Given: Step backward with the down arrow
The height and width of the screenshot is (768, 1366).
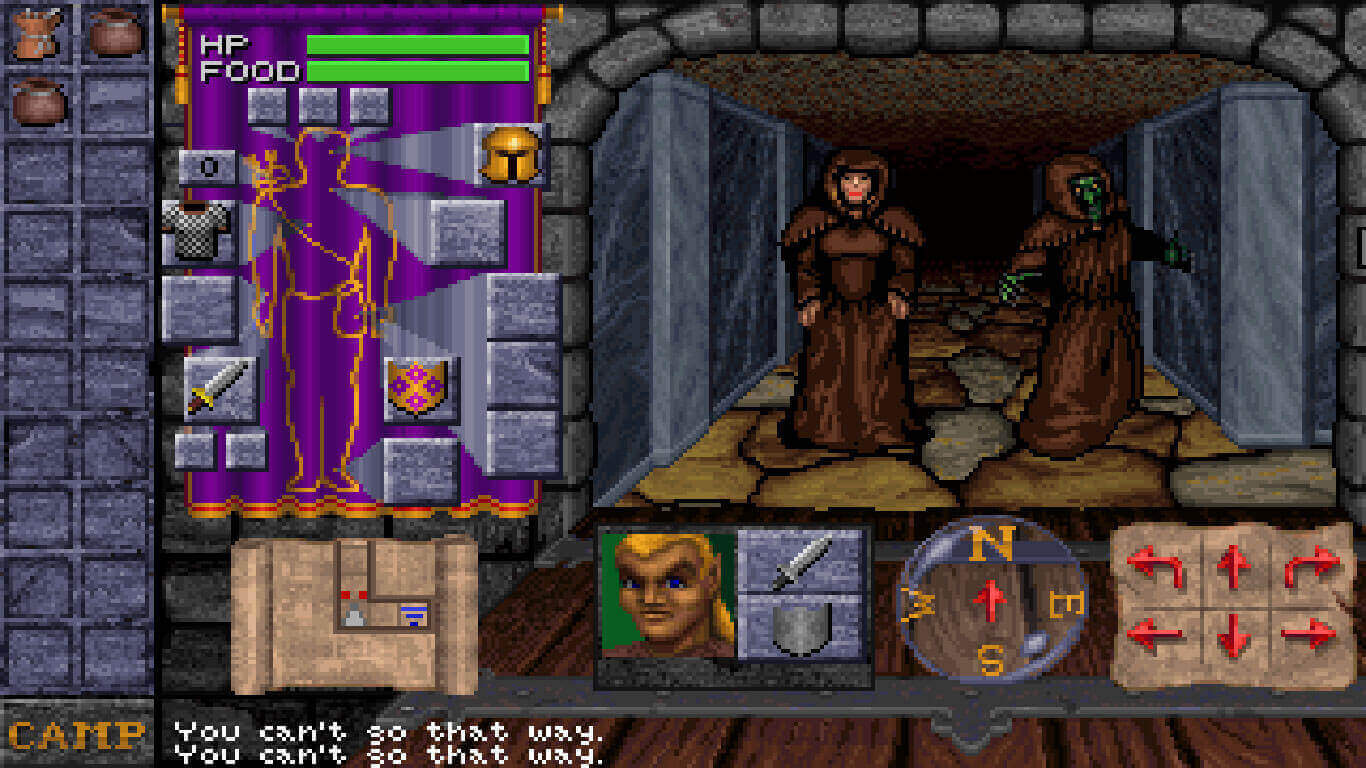Looking at the screenshot, I should pos(1234,635).
